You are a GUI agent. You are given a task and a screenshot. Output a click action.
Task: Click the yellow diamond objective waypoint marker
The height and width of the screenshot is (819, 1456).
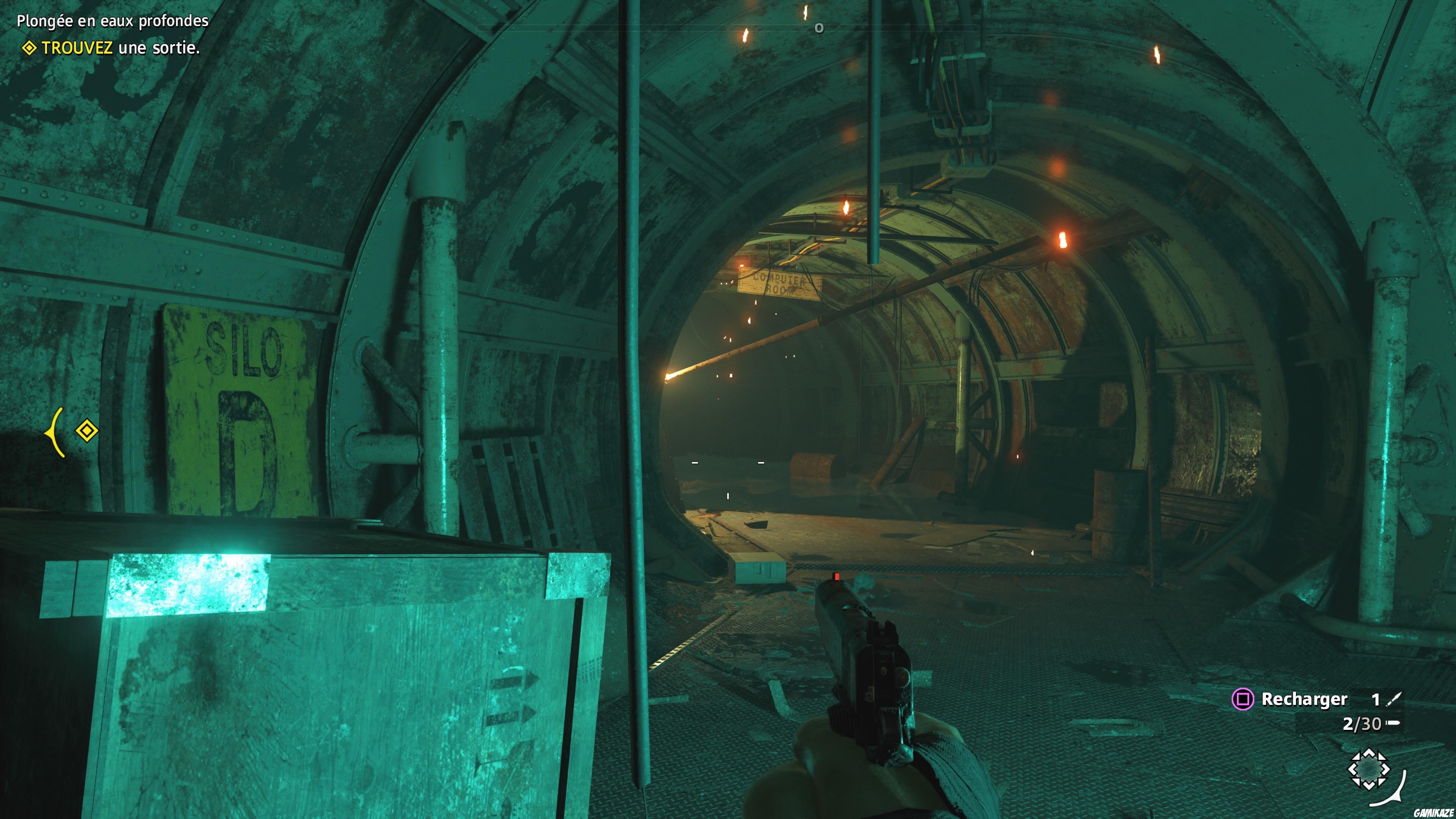coord(86,431)
